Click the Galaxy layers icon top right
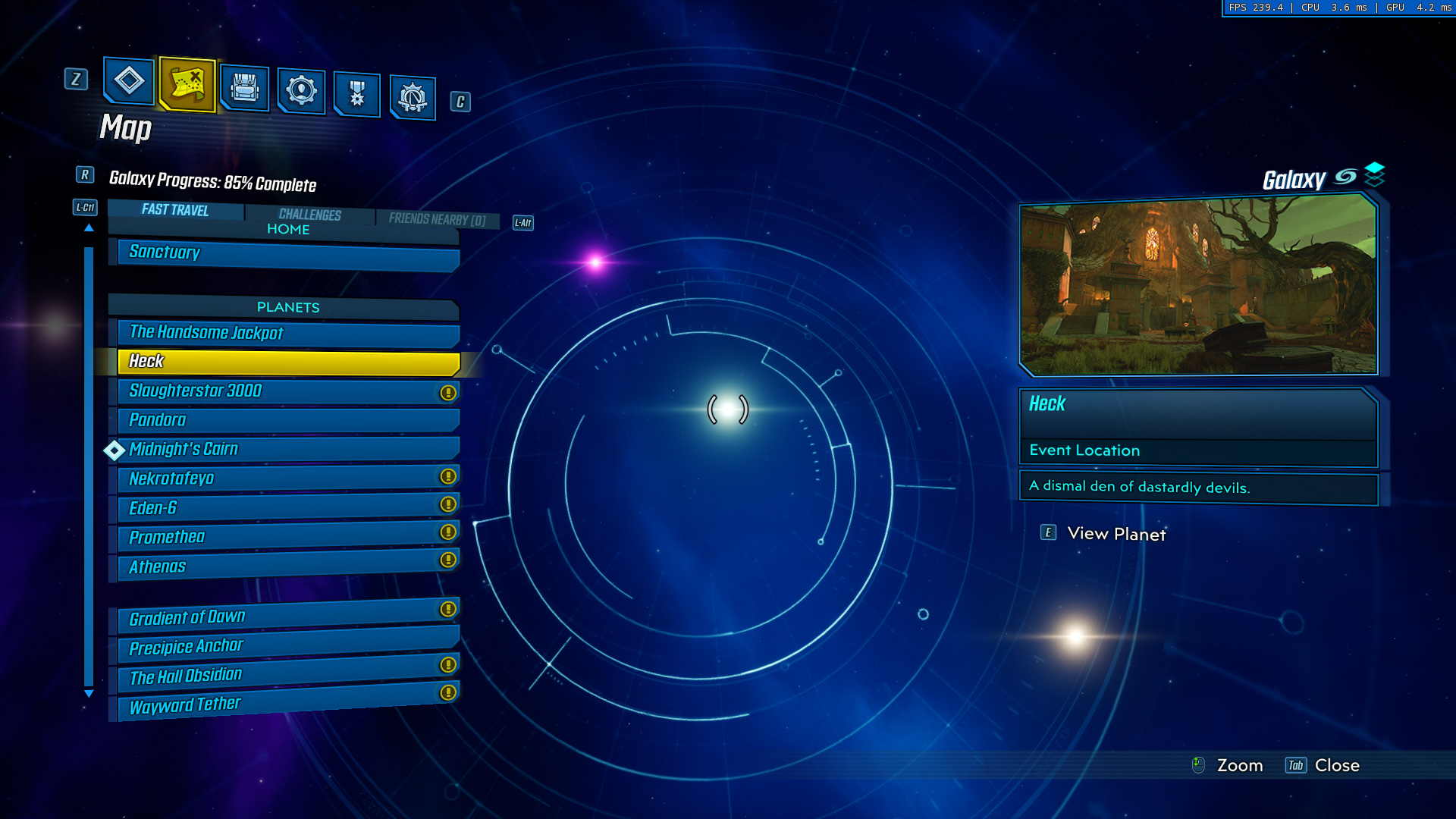This screenshot has height=819, width=1456. [x=1374, y=176]
